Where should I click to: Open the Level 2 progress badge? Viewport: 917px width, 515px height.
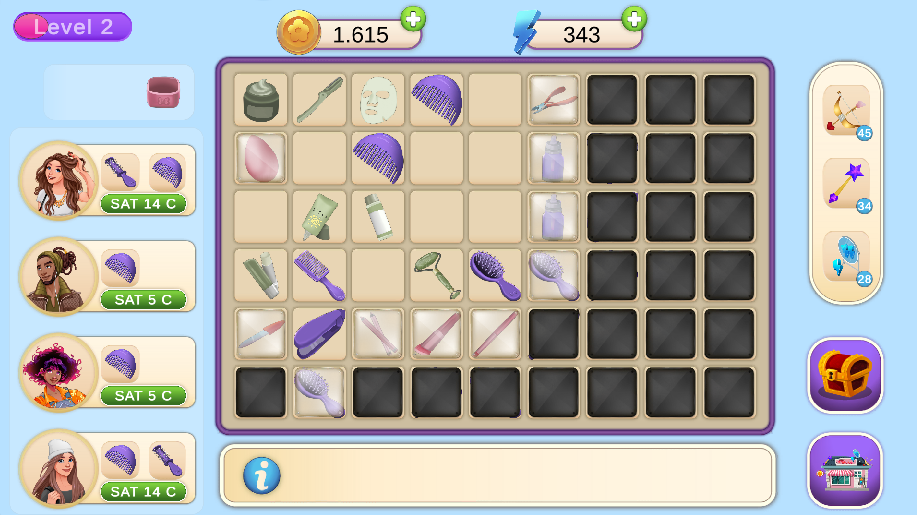click(73, 27)
